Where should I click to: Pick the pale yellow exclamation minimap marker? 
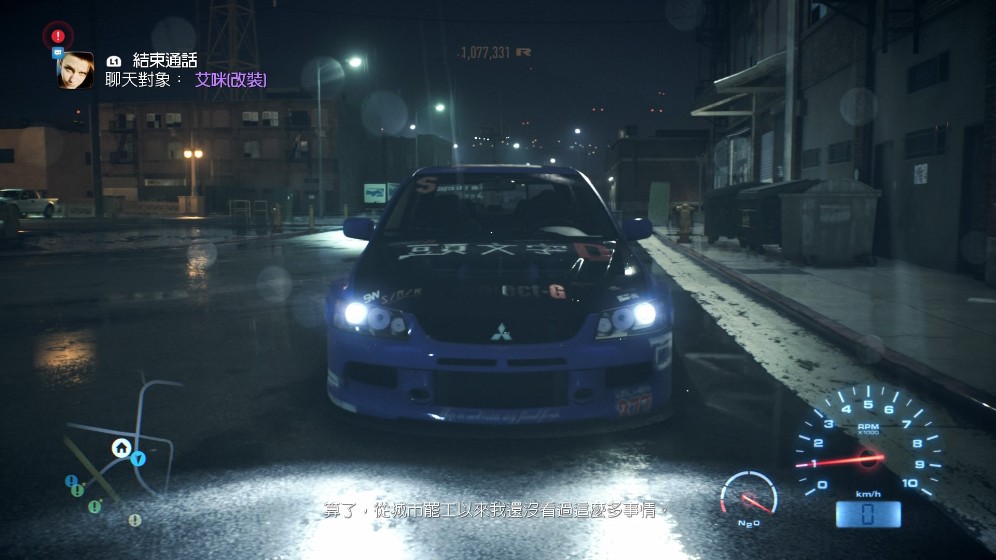(134, 520)
